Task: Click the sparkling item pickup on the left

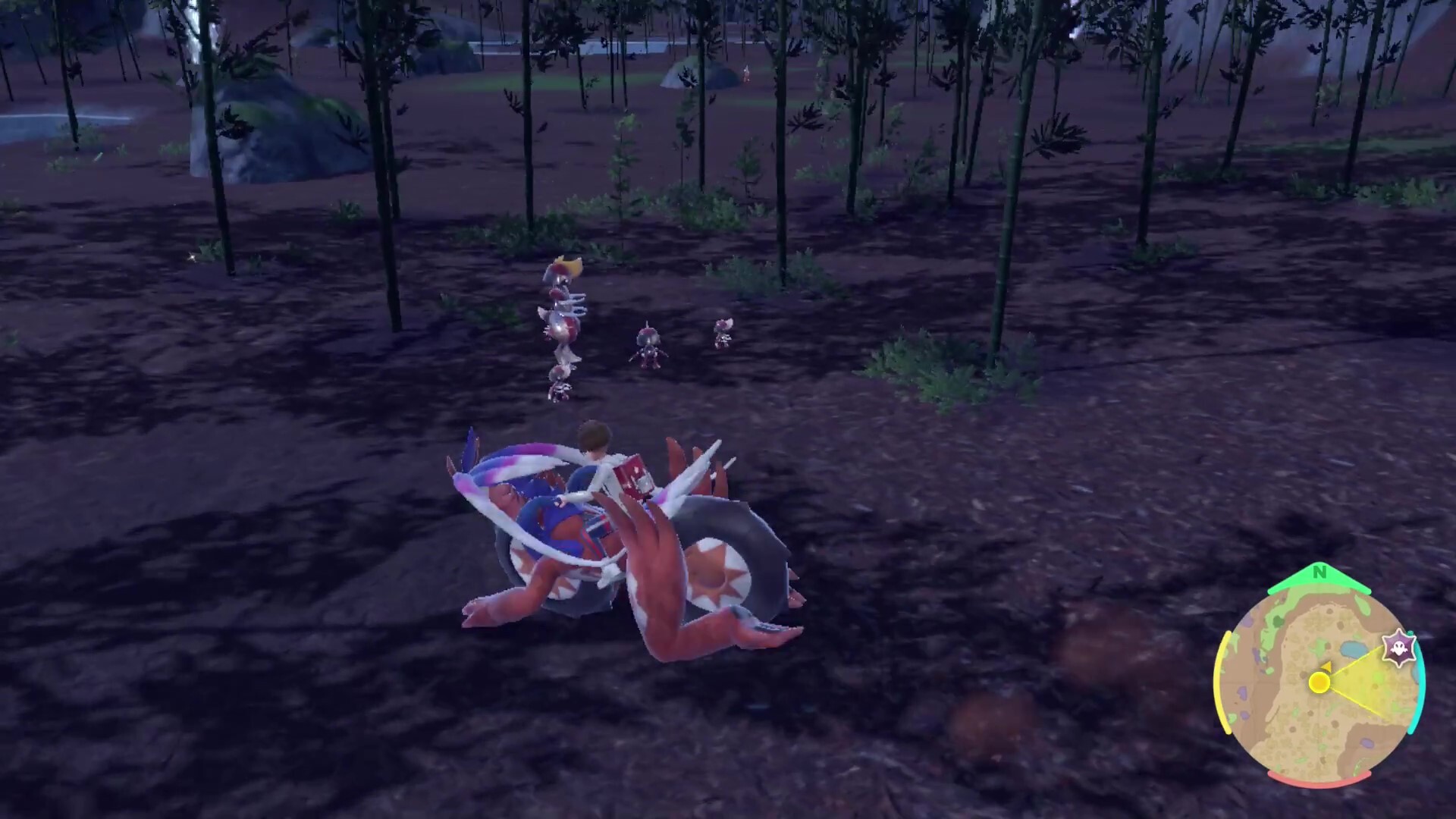Action: tap(192, 258)
